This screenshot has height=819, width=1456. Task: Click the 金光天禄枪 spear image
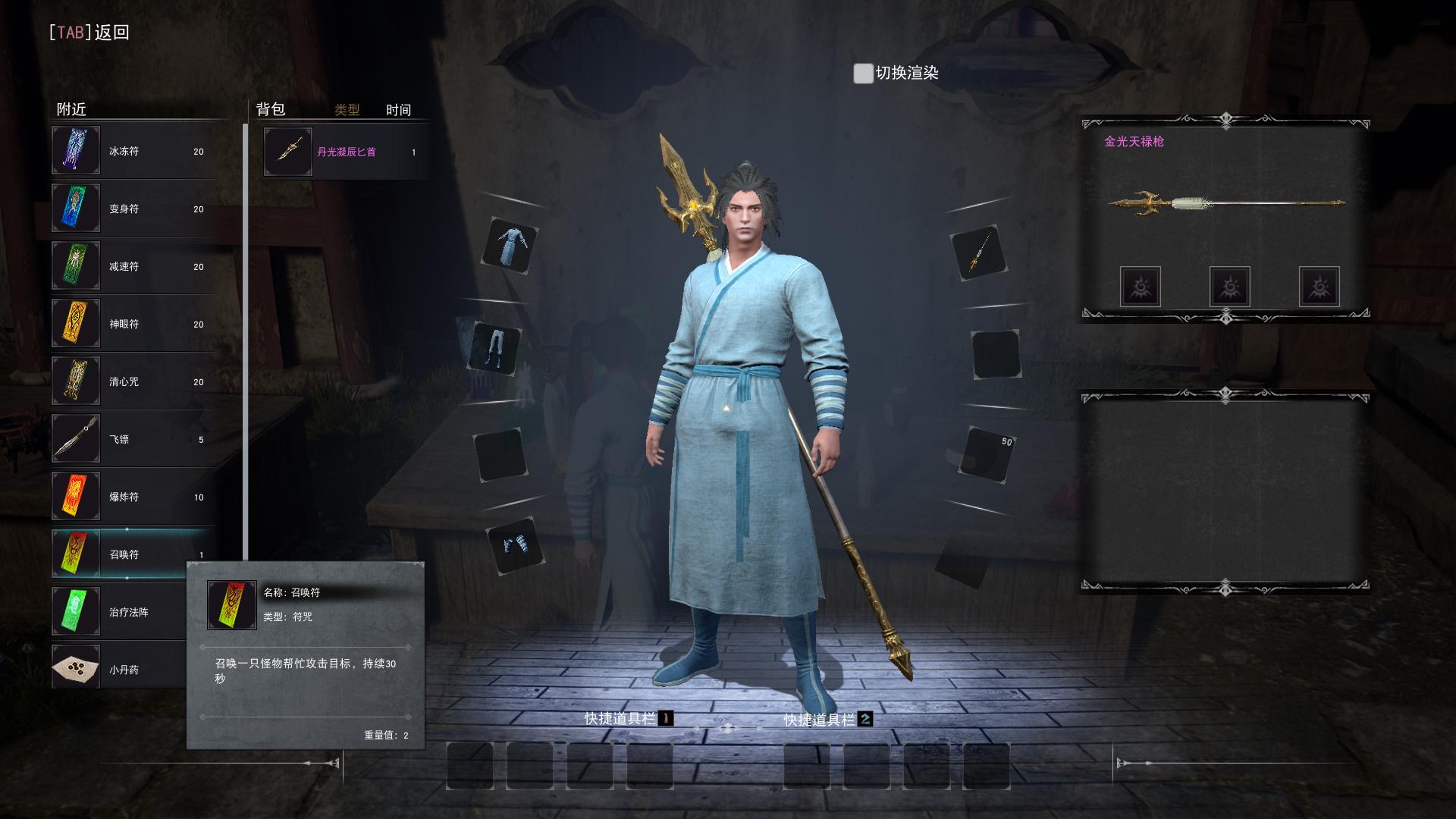(1225, 203)
